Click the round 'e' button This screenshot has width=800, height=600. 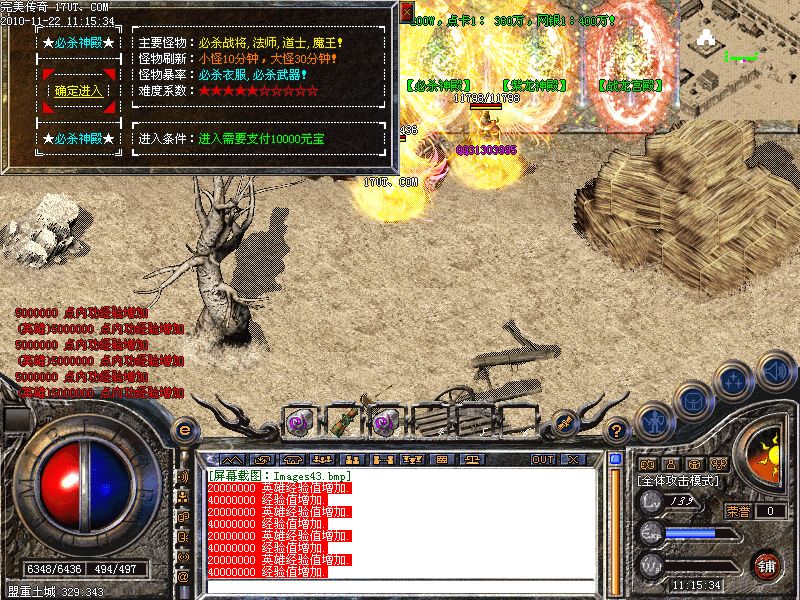[184, 430]
